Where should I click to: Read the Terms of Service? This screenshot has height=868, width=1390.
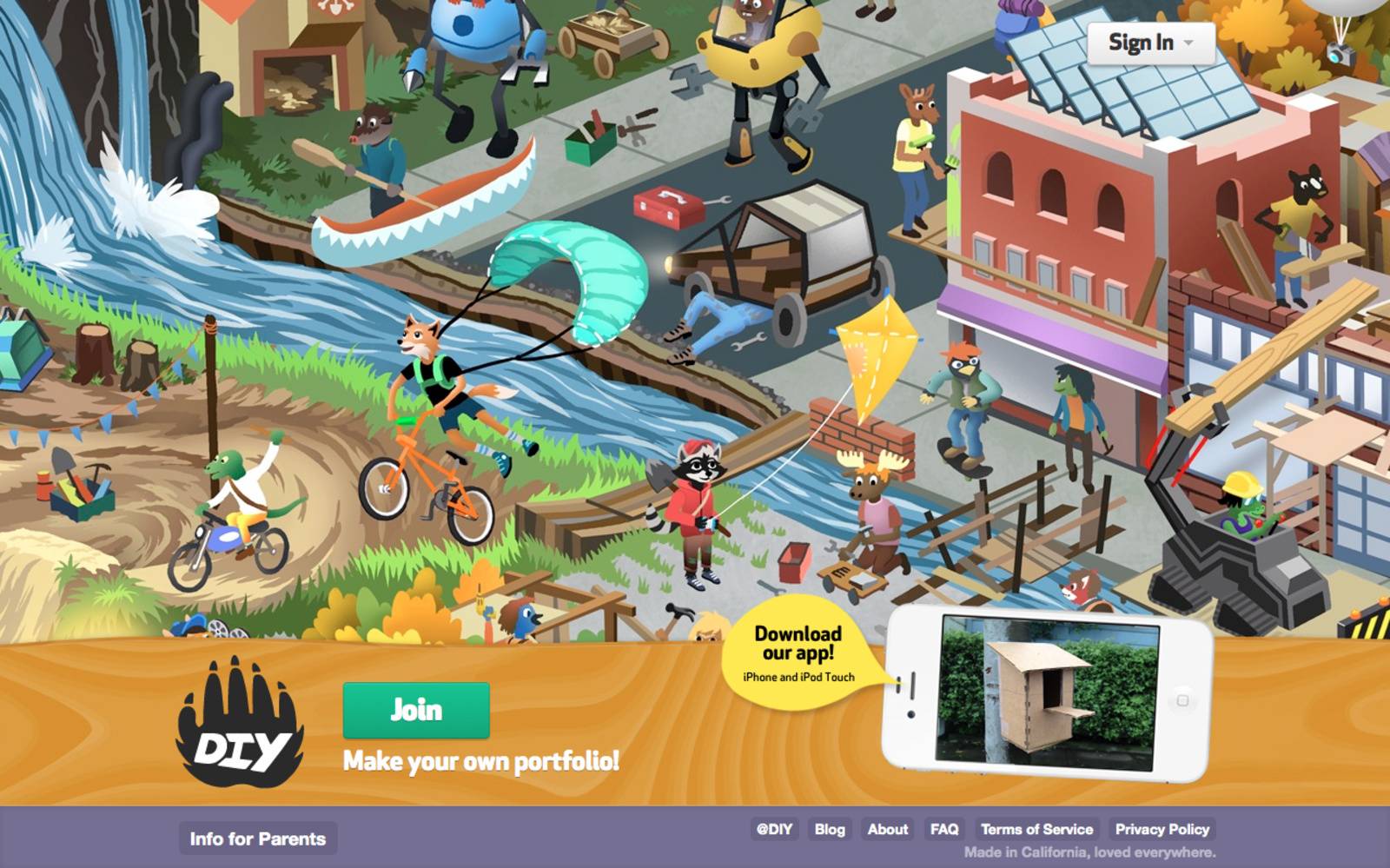tap(1037, 830)
